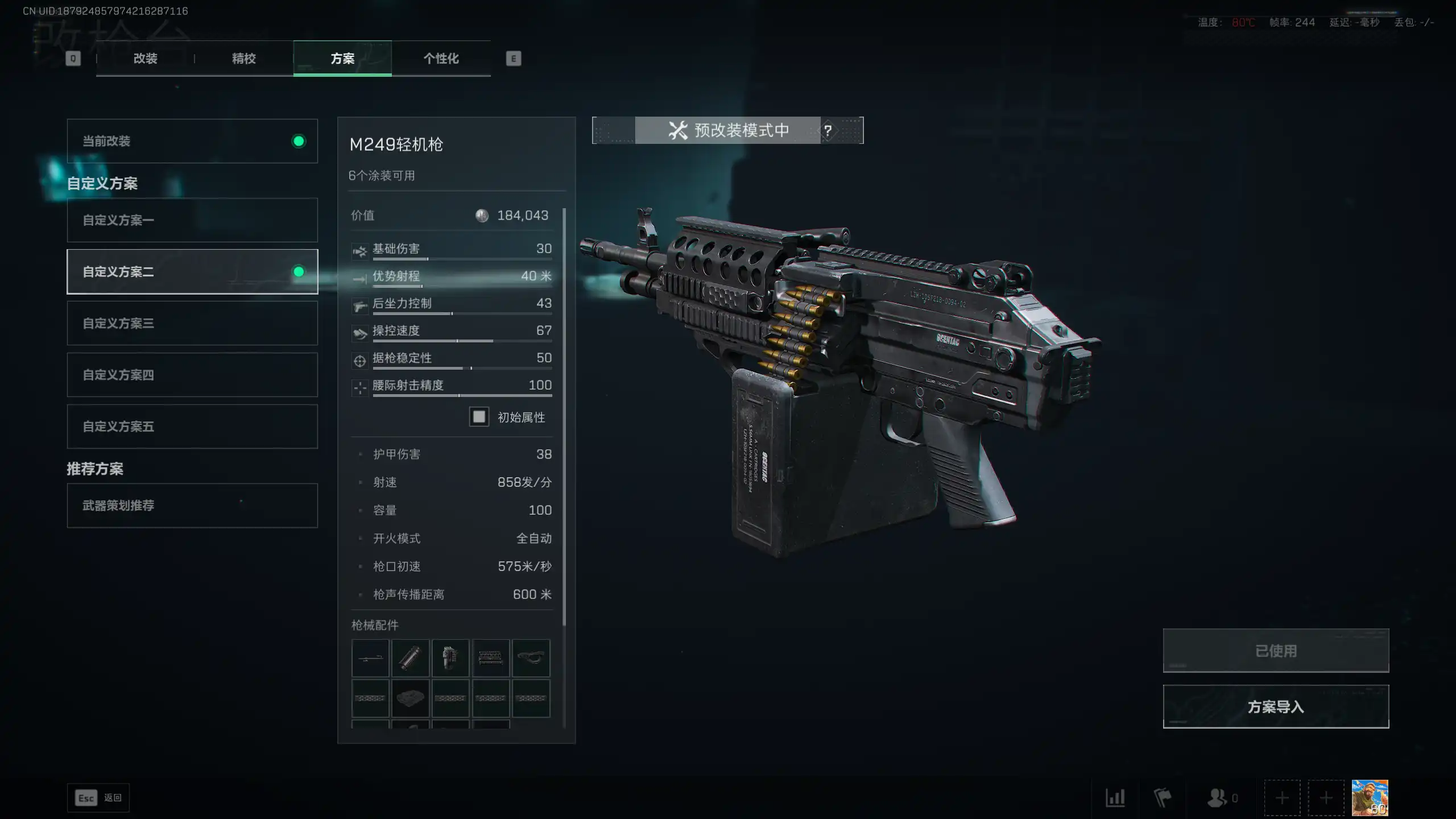Select 自定义方案四 preset
The height and width of the screenshot is (819, 1456).
point(192,375)
